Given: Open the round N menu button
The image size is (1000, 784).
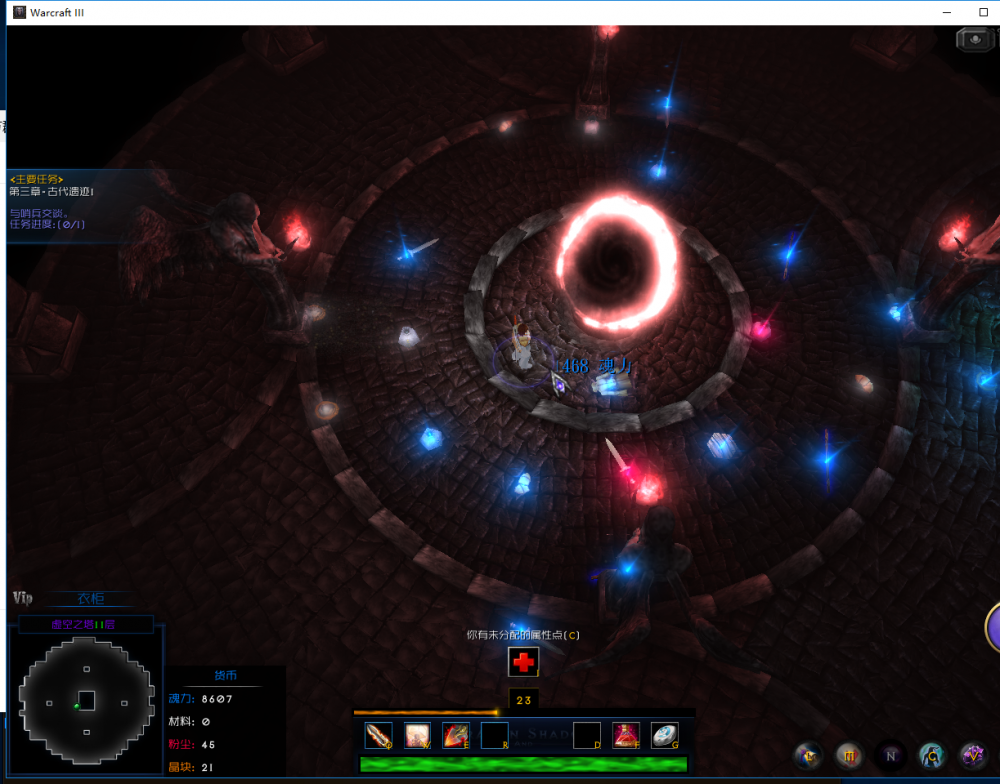Looking at the screenshot, I should click(x=890, y=756).
